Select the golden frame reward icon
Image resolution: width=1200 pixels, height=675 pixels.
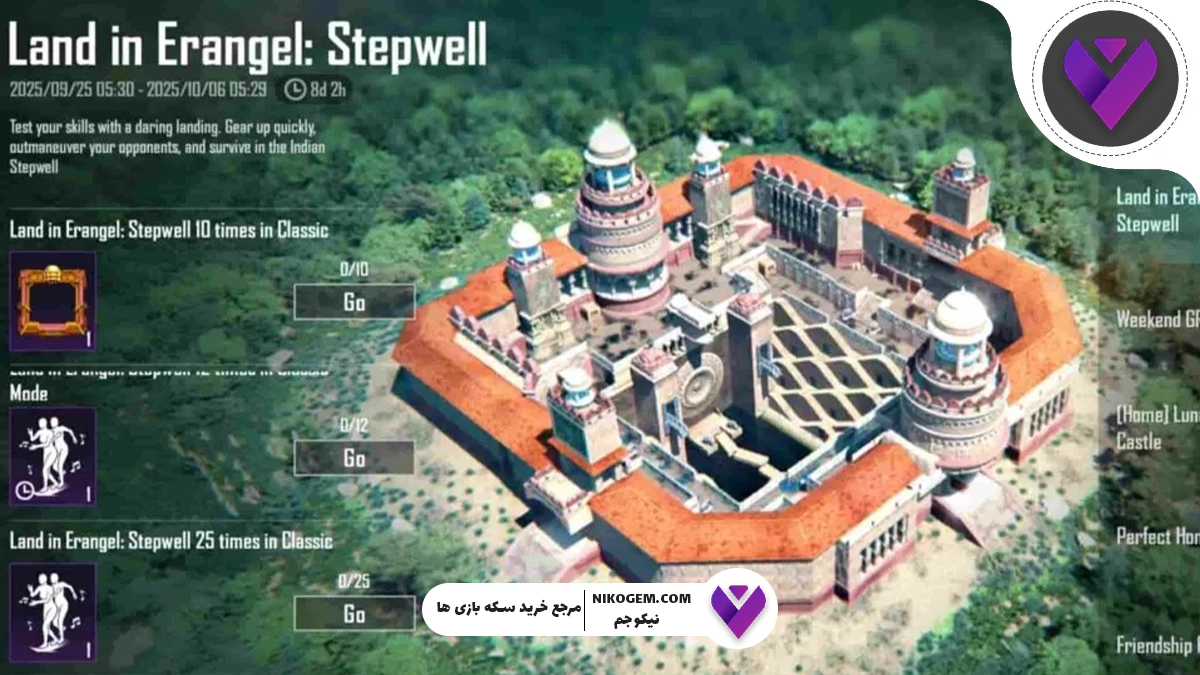tap(53, 301)
